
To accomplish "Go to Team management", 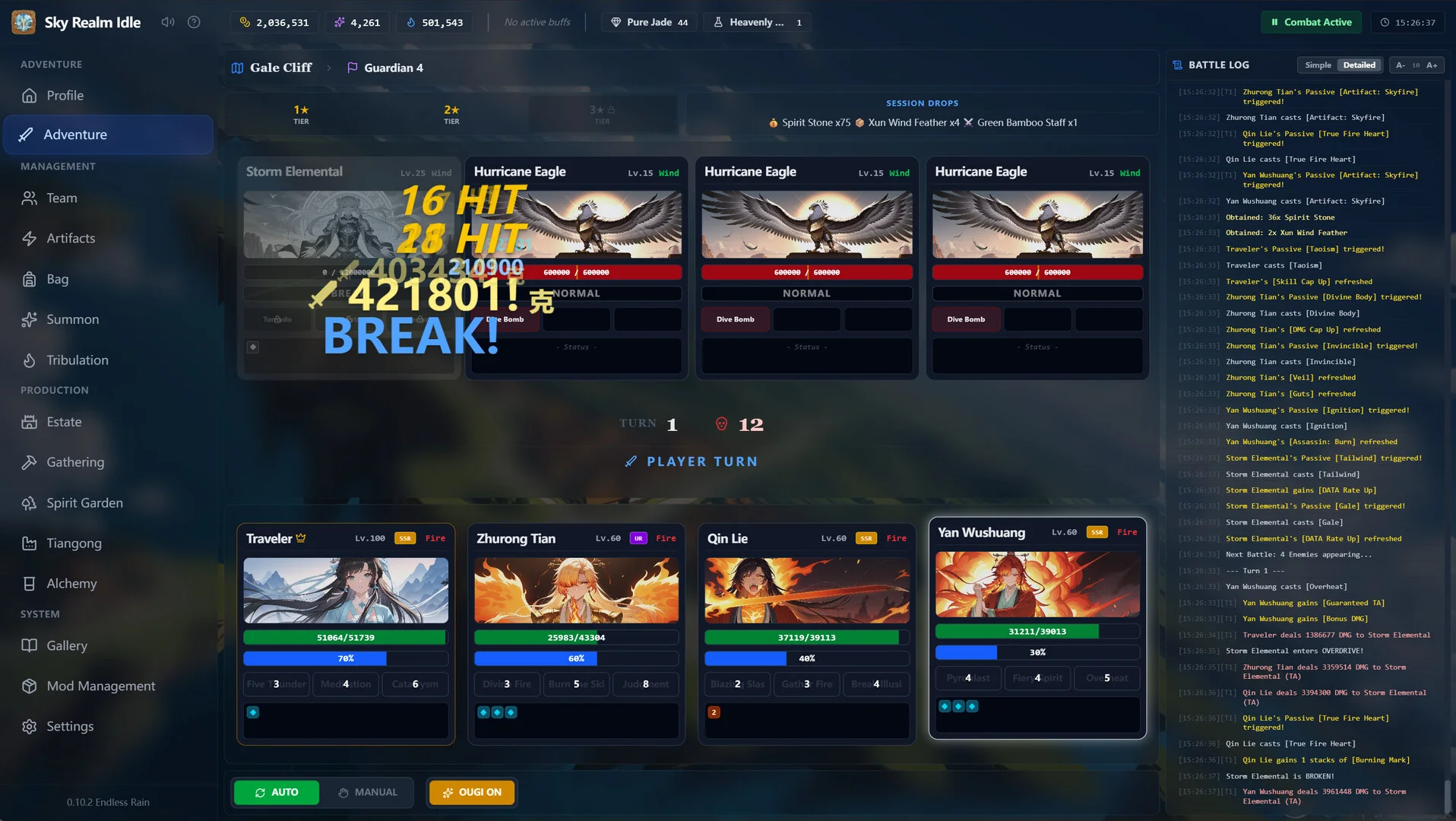I will coord(62,198).
